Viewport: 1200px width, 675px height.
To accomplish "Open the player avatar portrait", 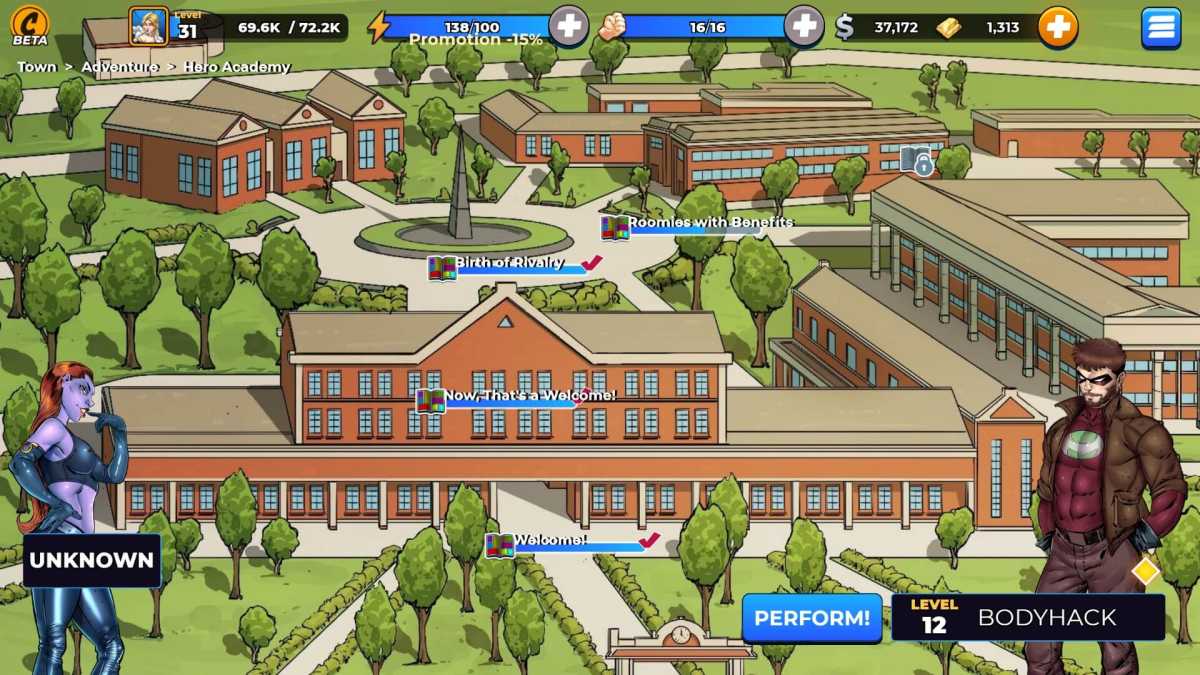I will (x=149, y=27).
